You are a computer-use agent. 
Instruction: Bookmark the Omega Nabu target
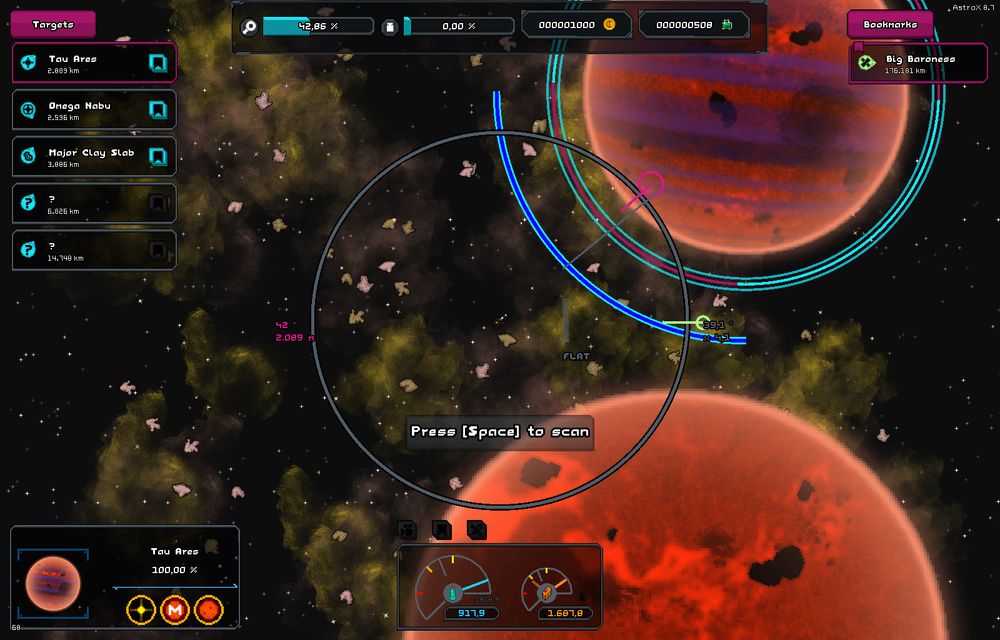pos(157,110)
